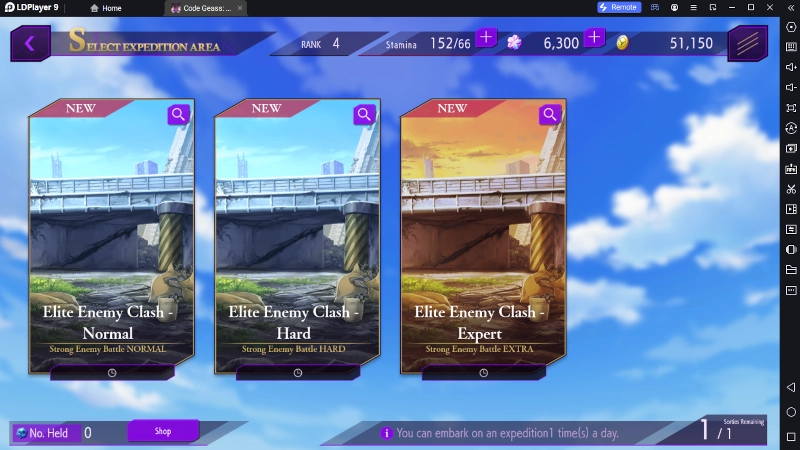Add stamina with the plus button
Image resolution: width=800 pixels, height=450 pixels.
coord(486,38)
